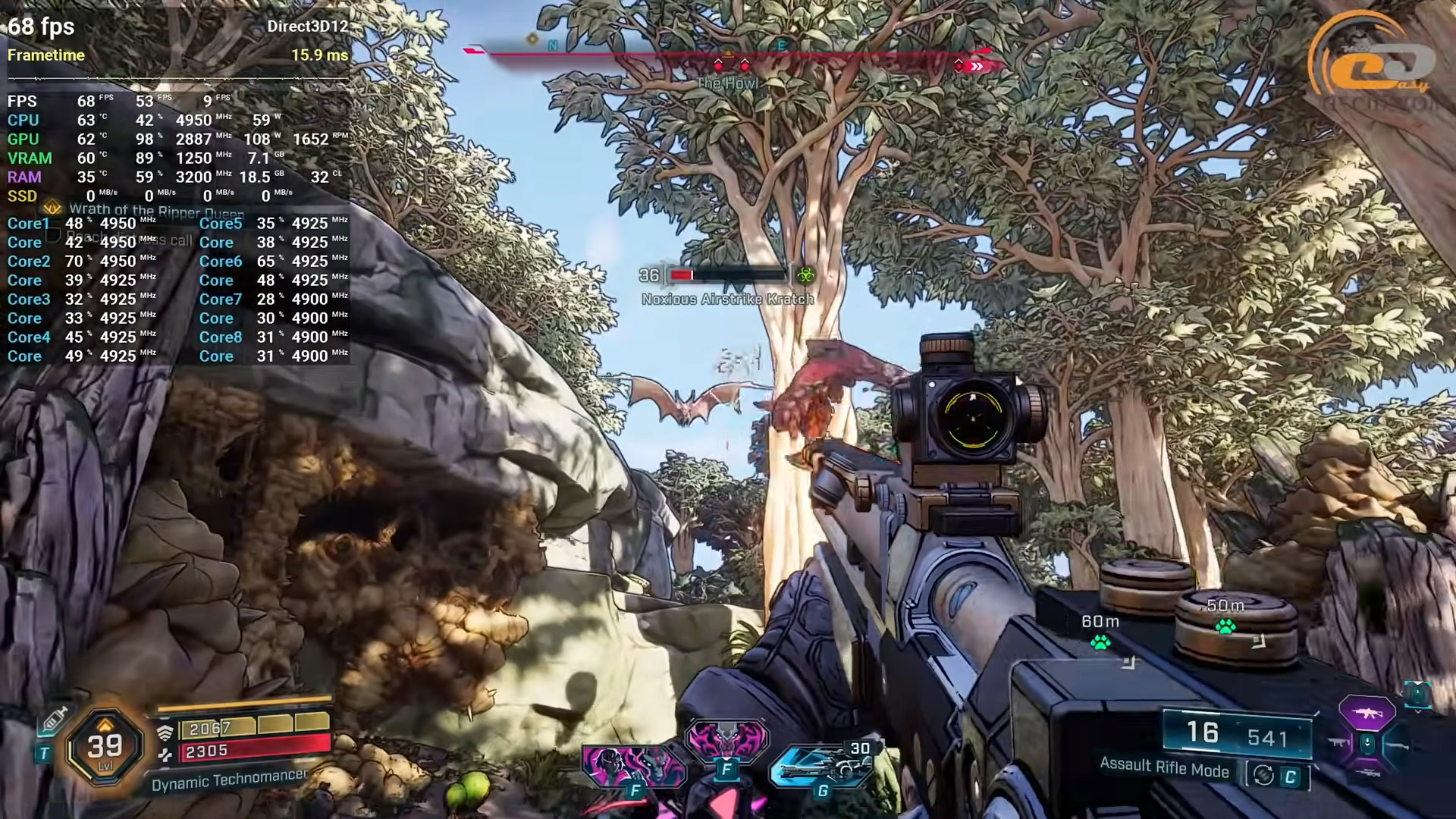Choose the bottom sniper rifle weapon slot
Screen dimensions: 1456x819
pos(1367,773)
